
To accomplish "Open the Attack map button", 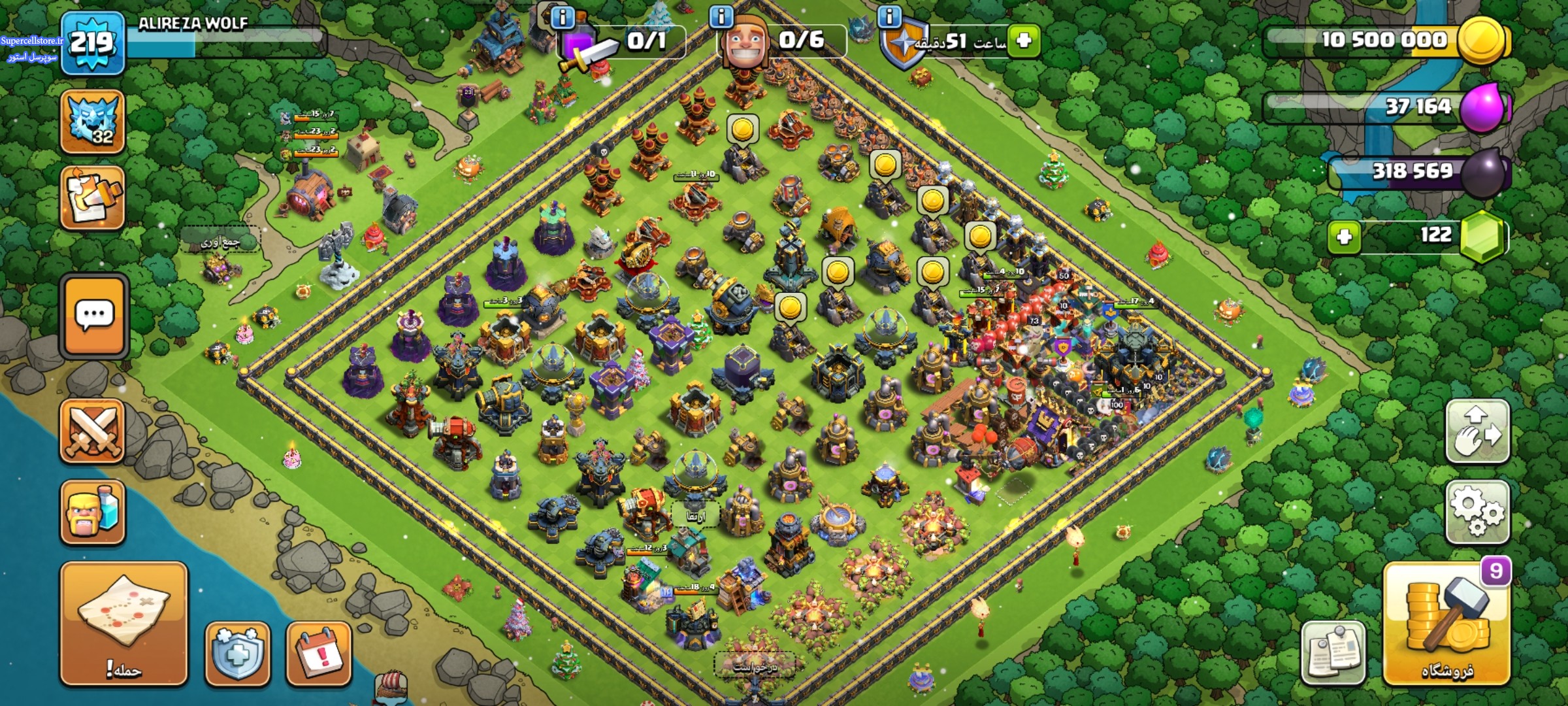I will 123,623.
